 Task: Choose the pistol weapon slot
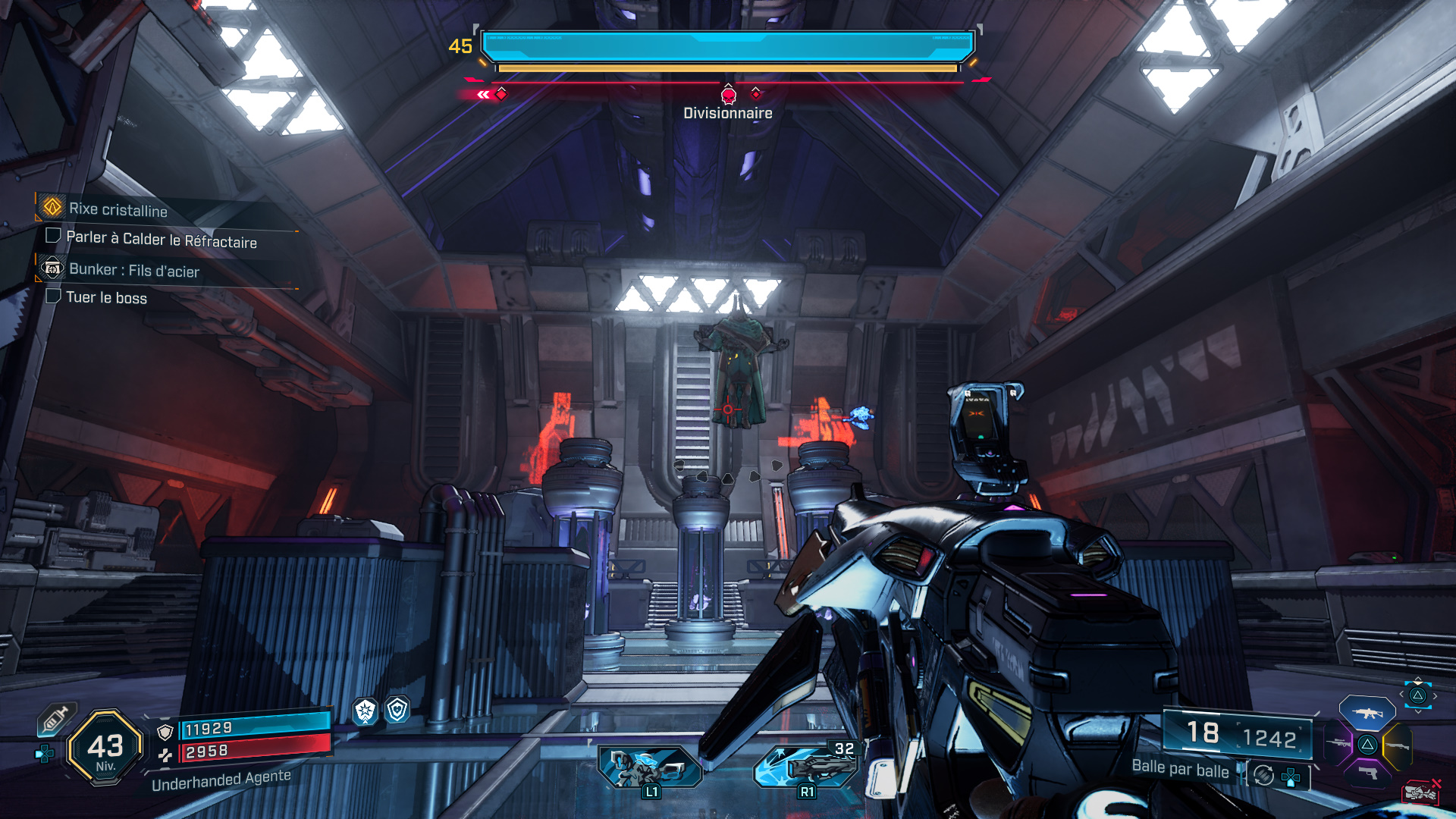(x=1367, y=773)
